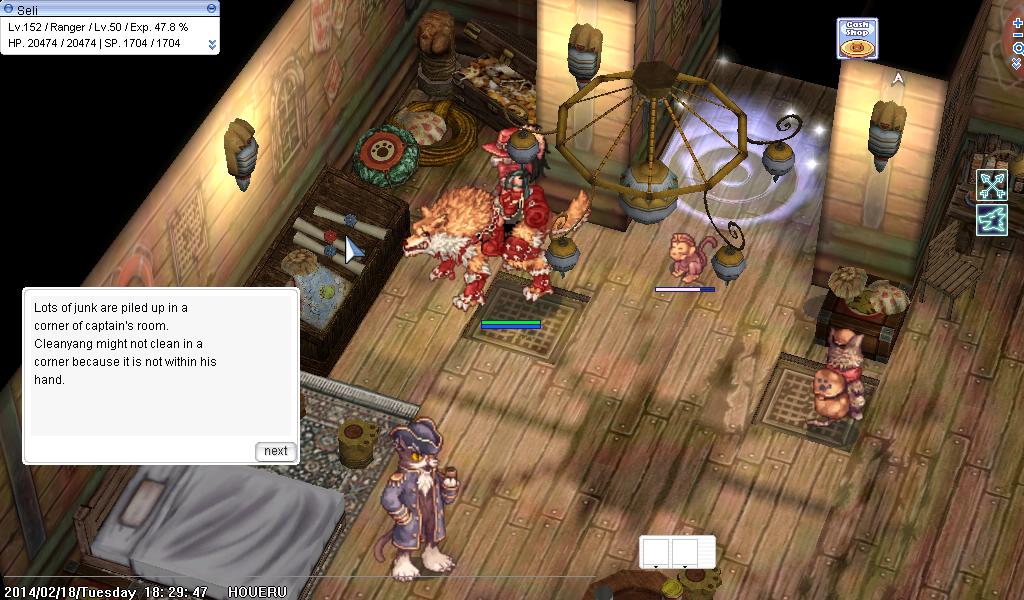Select the wolf head status icon
Screen dimensions: 1024x600
992,219
